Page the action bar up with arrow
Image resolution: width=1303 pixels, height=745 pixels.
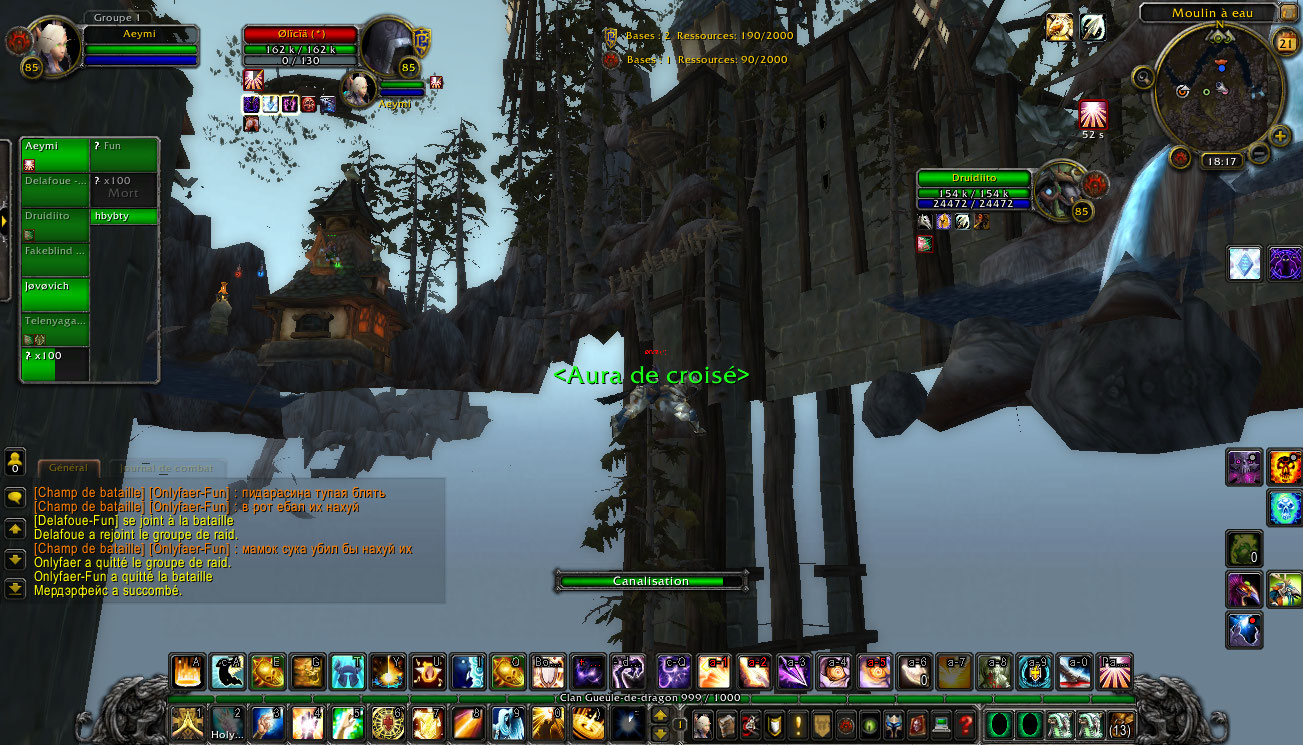(x=660, y=715)
